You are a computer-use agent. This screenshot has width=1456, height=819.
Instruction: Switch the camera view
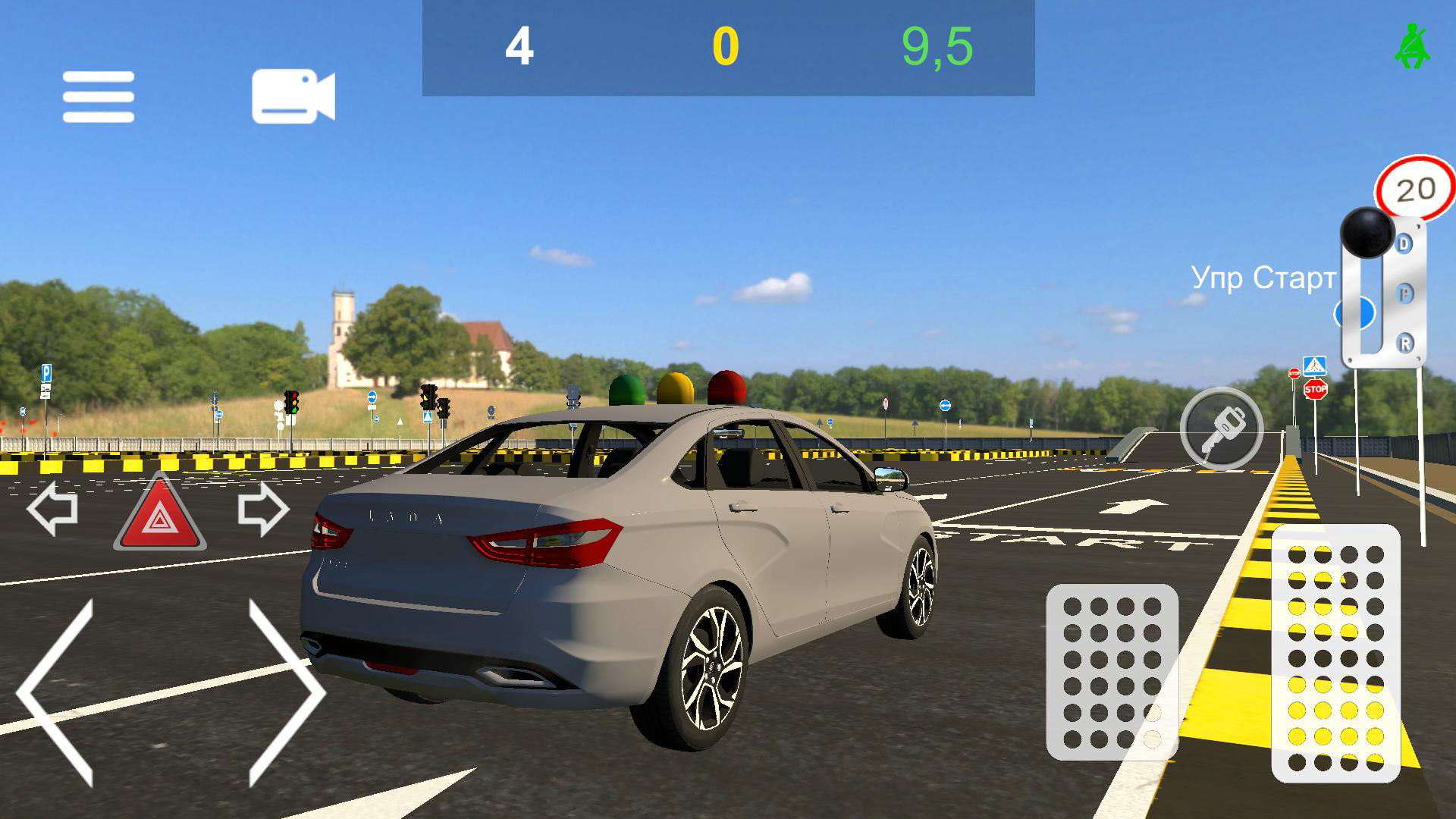pos(293,96)
